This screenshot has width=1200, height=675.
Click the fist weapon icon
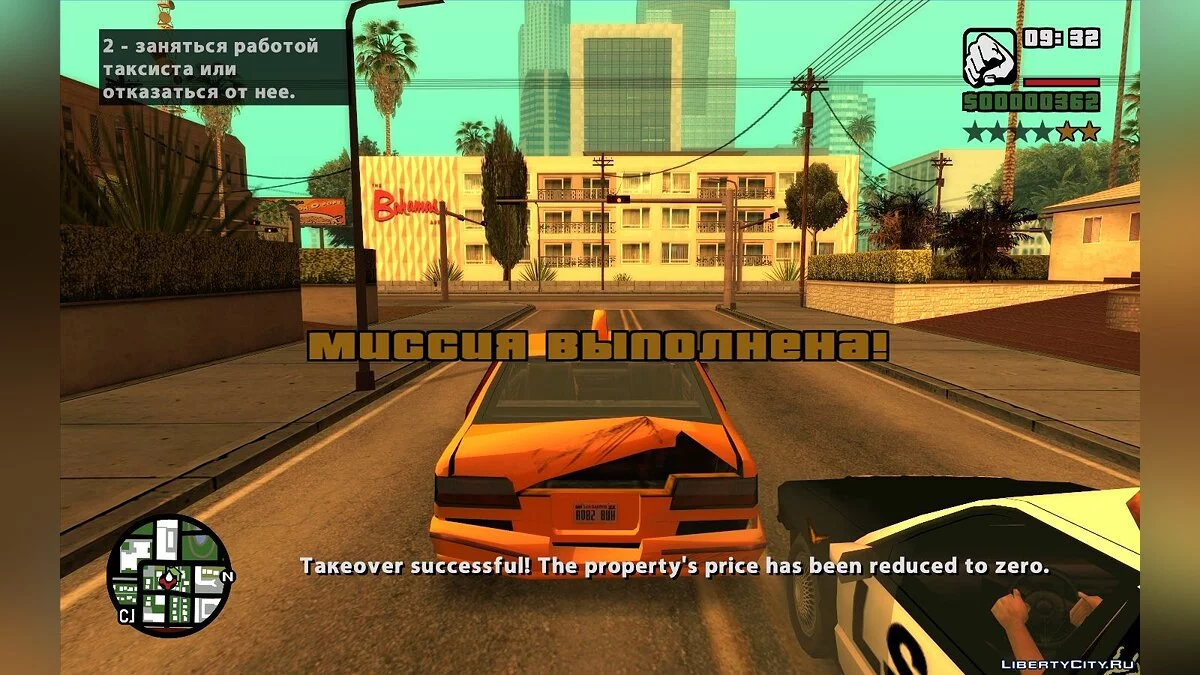pos(990,57)
